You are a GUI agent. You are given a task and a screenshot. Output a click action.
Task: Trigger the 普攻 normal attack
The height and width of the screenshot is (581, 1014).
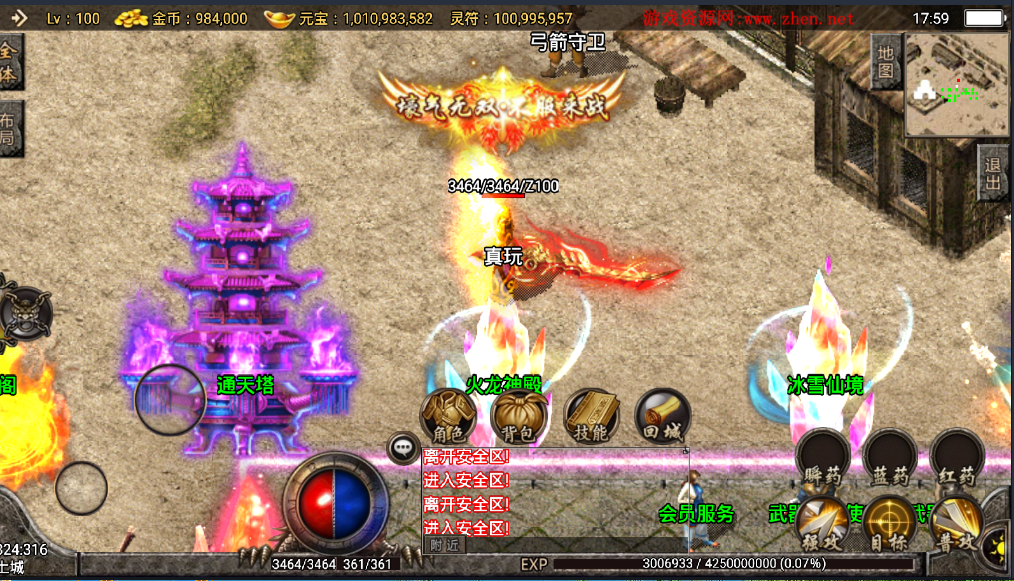[955, 522]
